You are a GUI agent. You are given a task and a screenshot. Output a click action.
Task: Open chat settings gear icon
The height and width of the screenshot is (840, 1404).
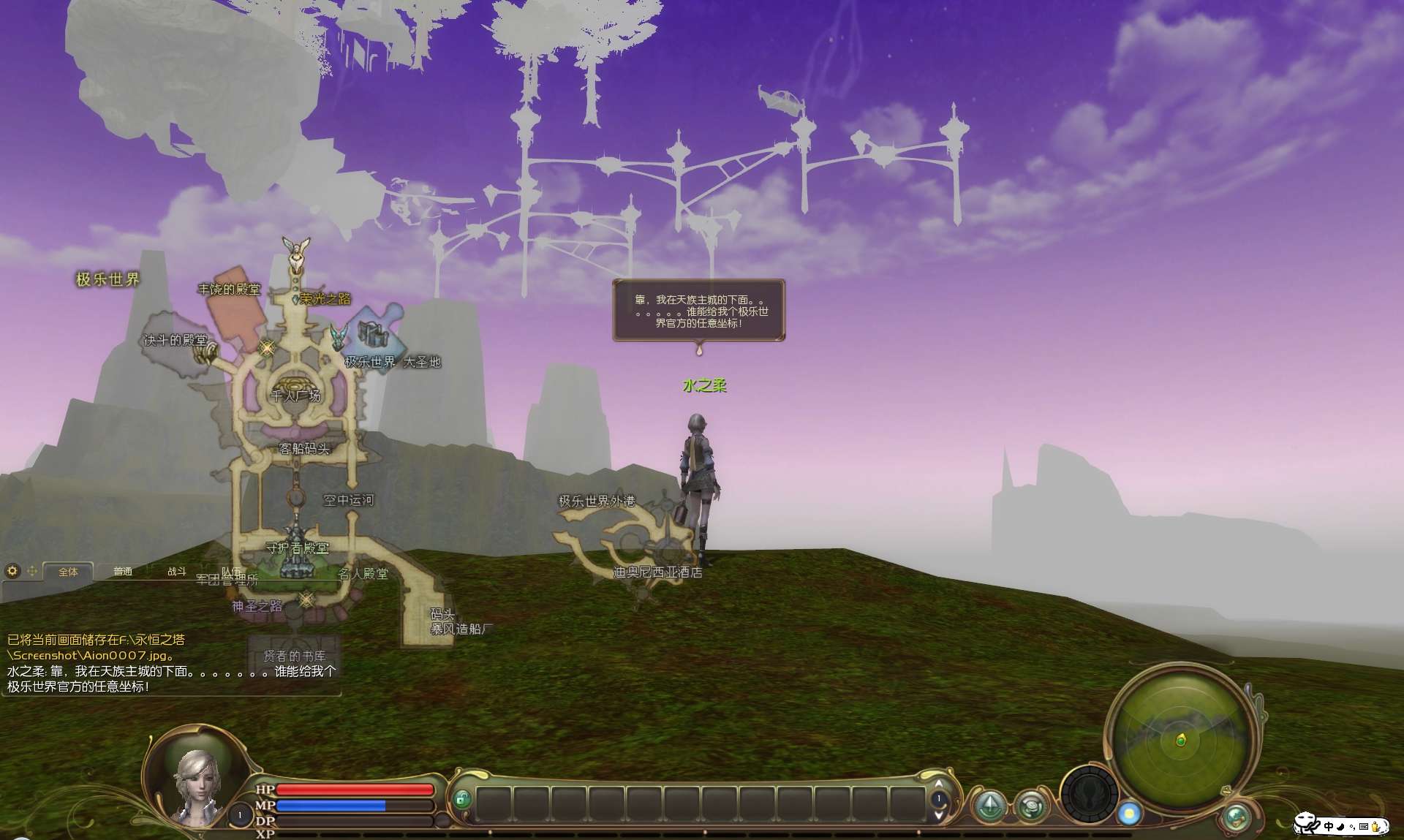[12, 570]
